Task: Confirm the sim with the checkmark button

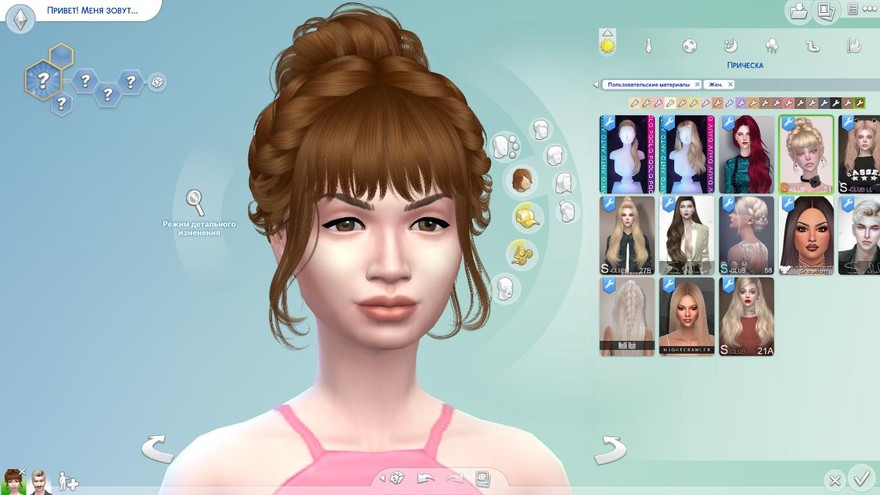Action: click(859, 477)
